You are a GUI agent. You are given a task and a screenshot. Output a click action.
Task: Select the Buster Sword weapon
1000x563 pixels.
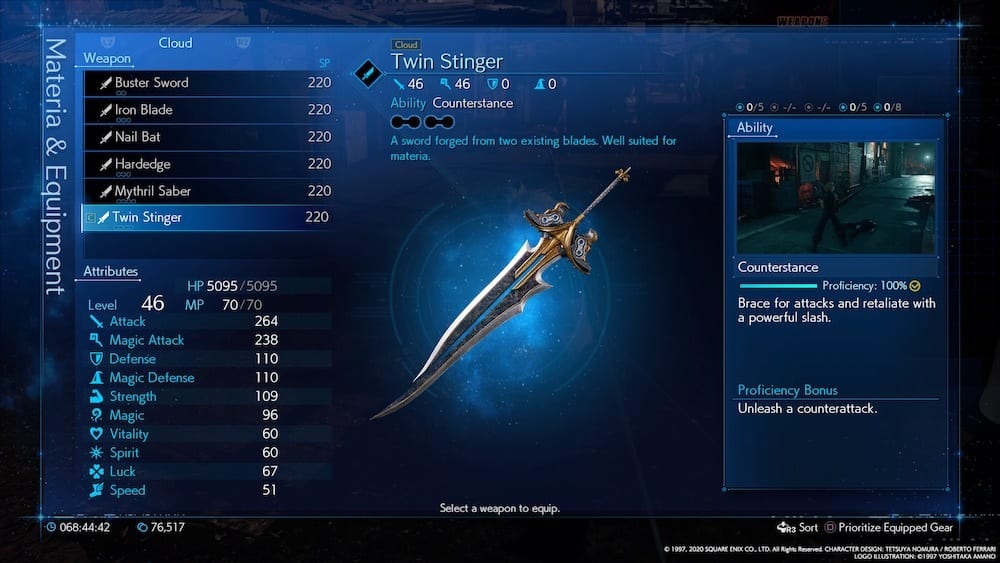pyautogui.click(x=206, y=84)
